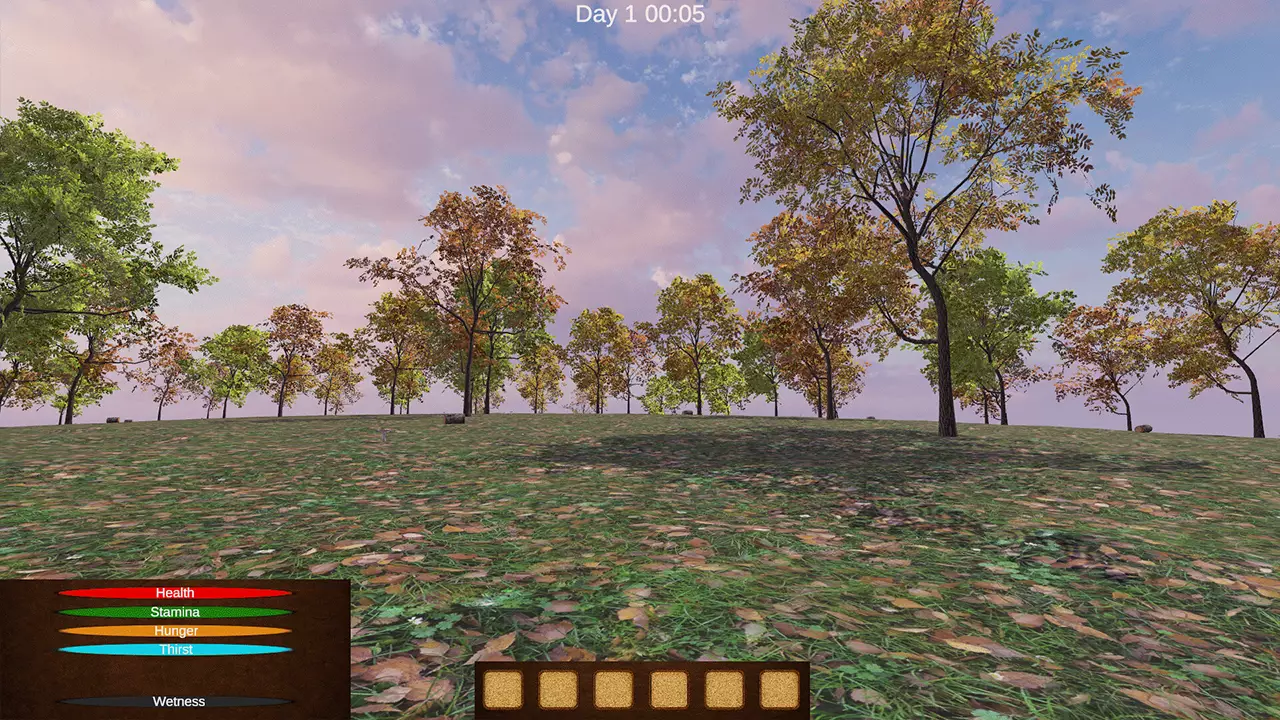
Task: Click the Thirst bar
Action: [x=175, y=650]
